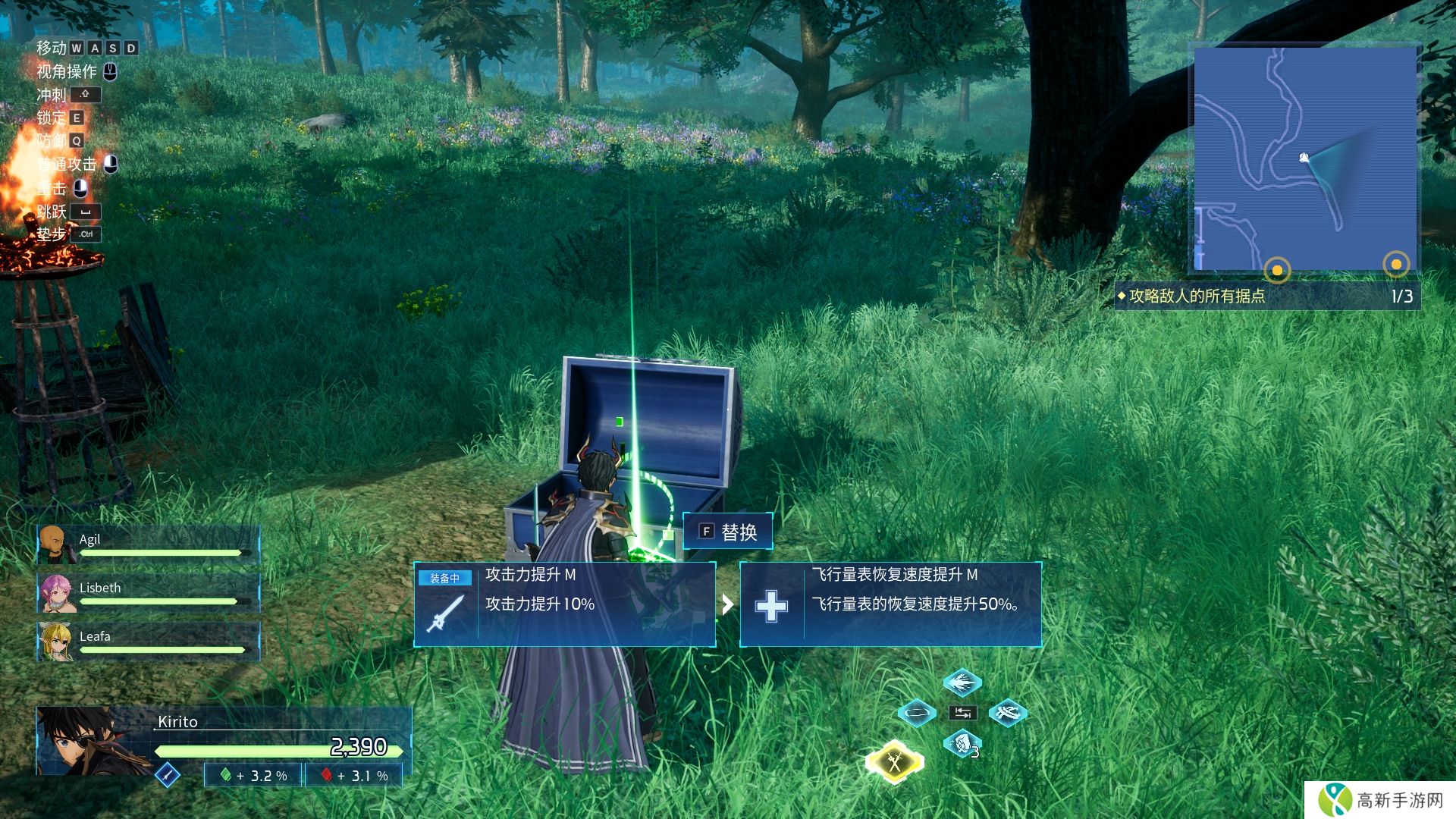The image size is (1456, 819).
Task: Open the 高新手游网 watermark link
Action: (x=1382, y=800)
